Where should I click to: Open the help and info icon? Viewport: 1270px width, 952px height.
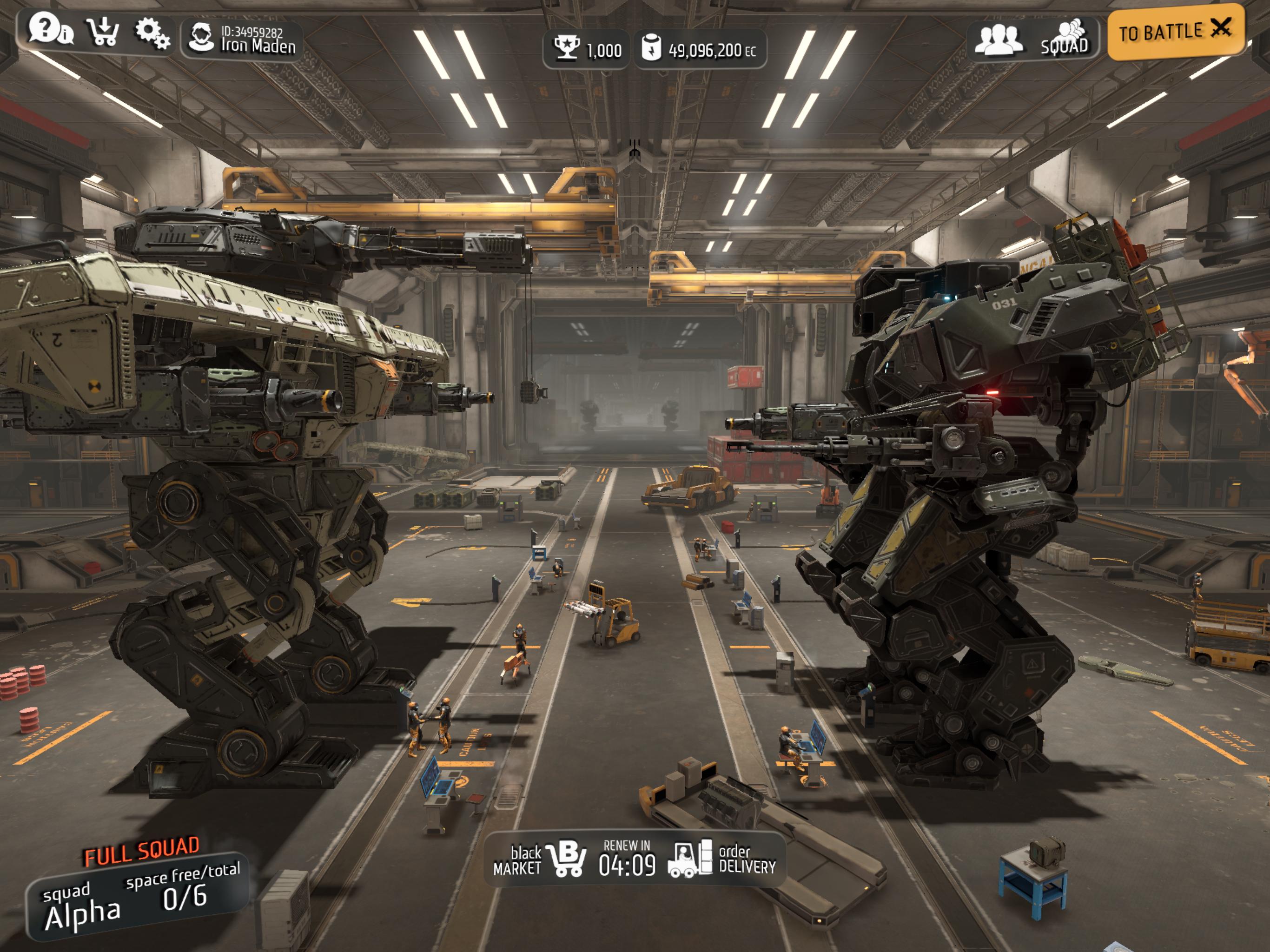[50, 30]
